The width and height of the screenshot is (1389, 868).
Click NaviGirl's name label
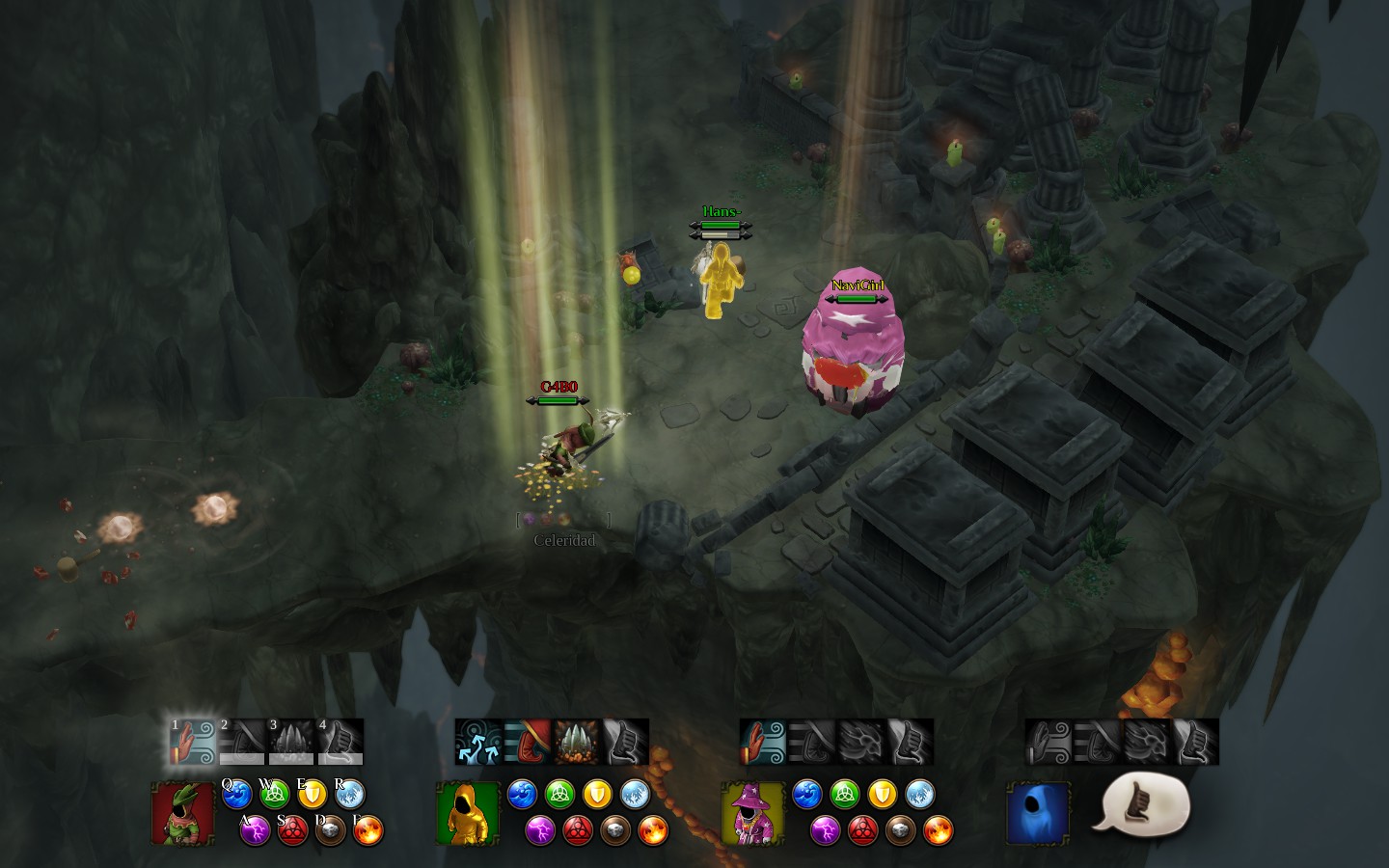(x=859, y=285)
